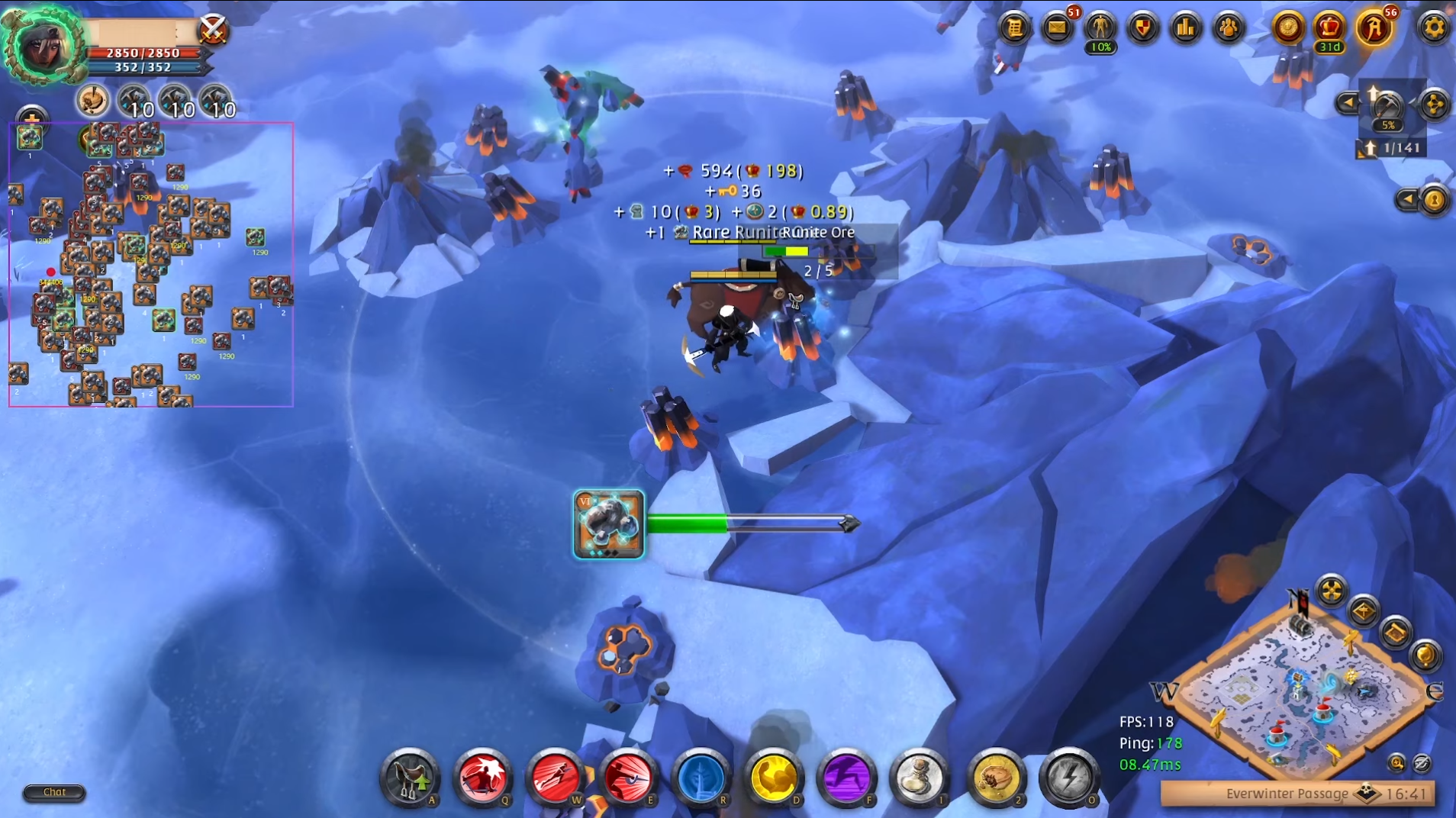Image resolution: width=1456 pixels, height=818 pixels.
Task: Click the minimap zoom magnifier button
Action: point(1396,762)
